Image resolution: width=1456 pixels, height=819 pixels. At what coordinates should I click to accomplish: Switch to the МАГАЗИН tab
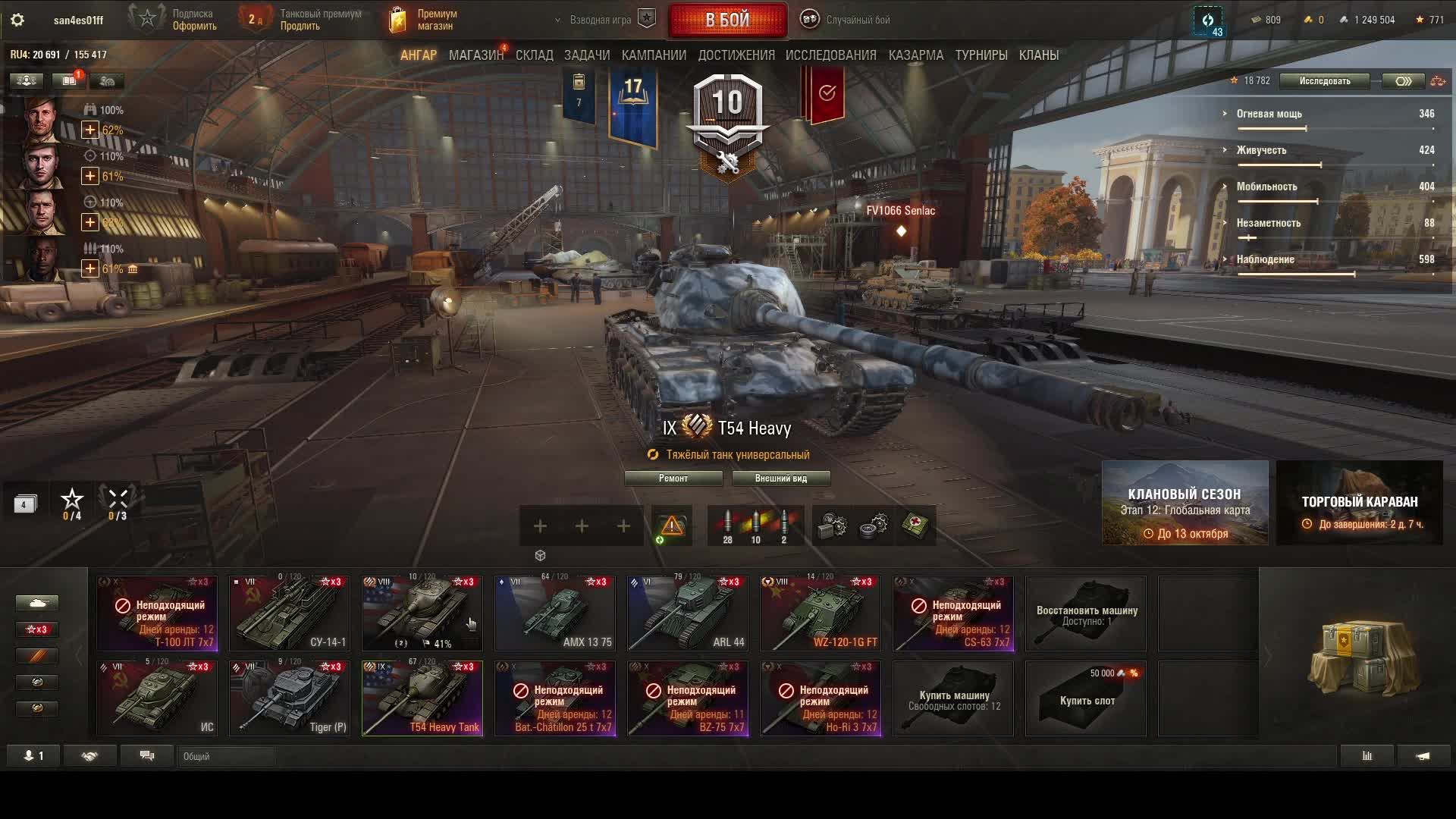[x=475, y=55]
